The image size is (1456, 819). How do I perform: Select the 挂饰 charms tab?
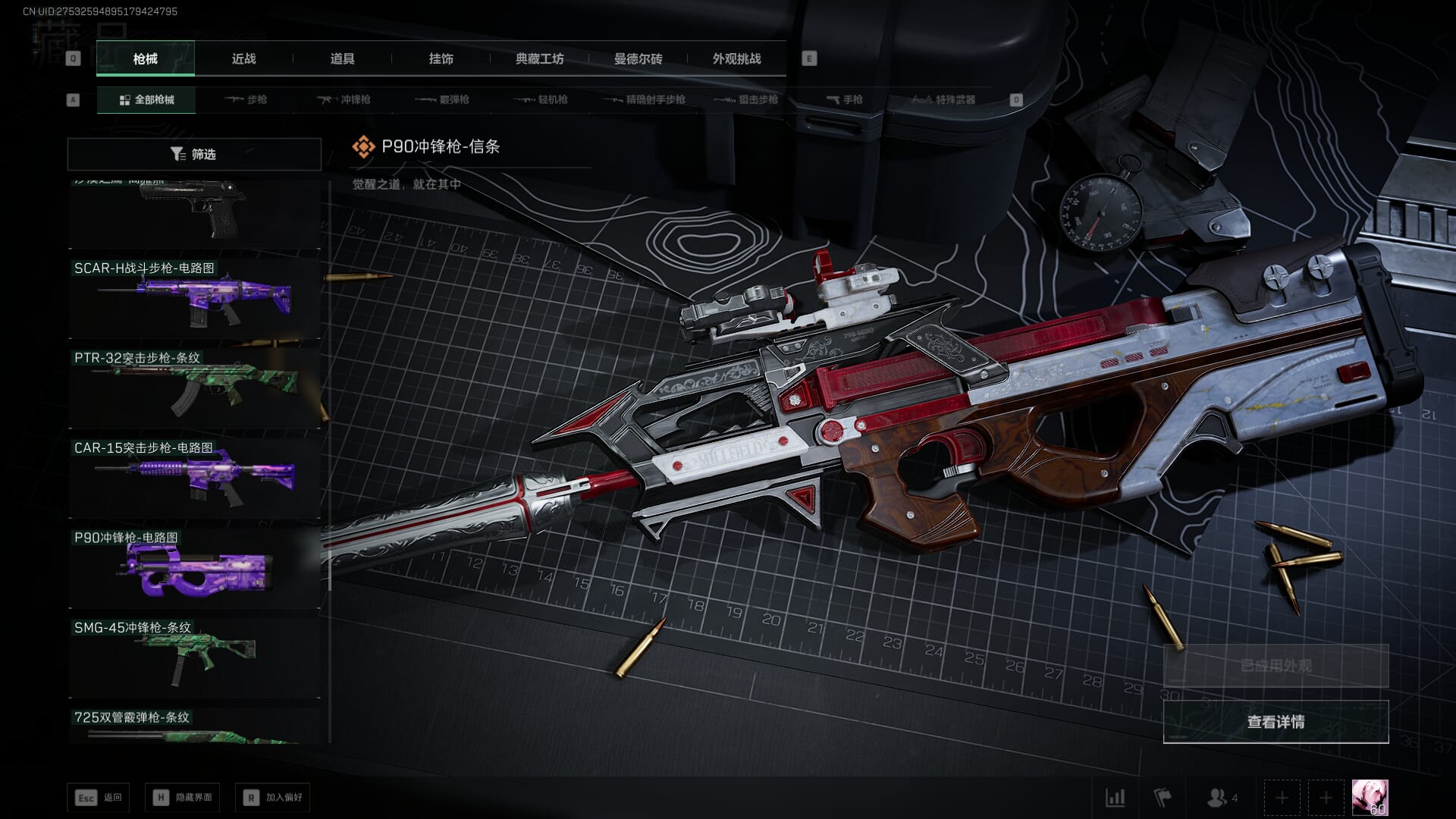click(x=441, y=58)
